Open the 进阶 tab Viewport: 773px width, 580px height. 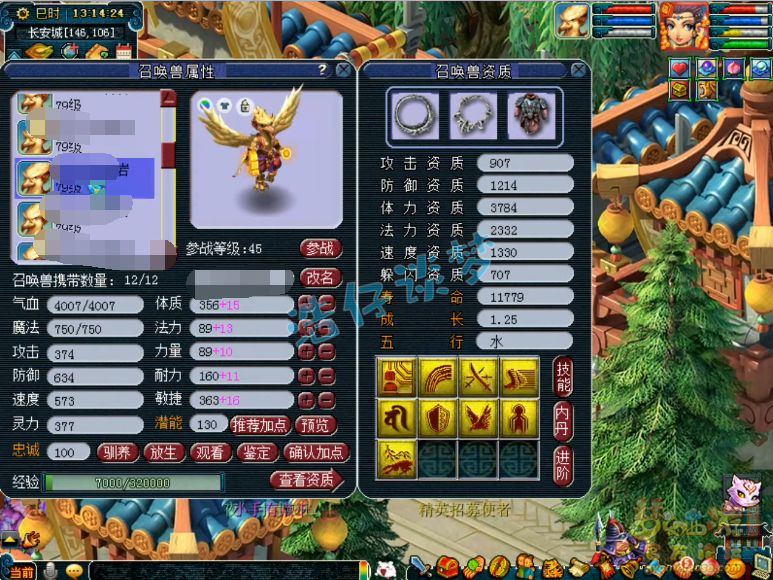coord(563,463)
